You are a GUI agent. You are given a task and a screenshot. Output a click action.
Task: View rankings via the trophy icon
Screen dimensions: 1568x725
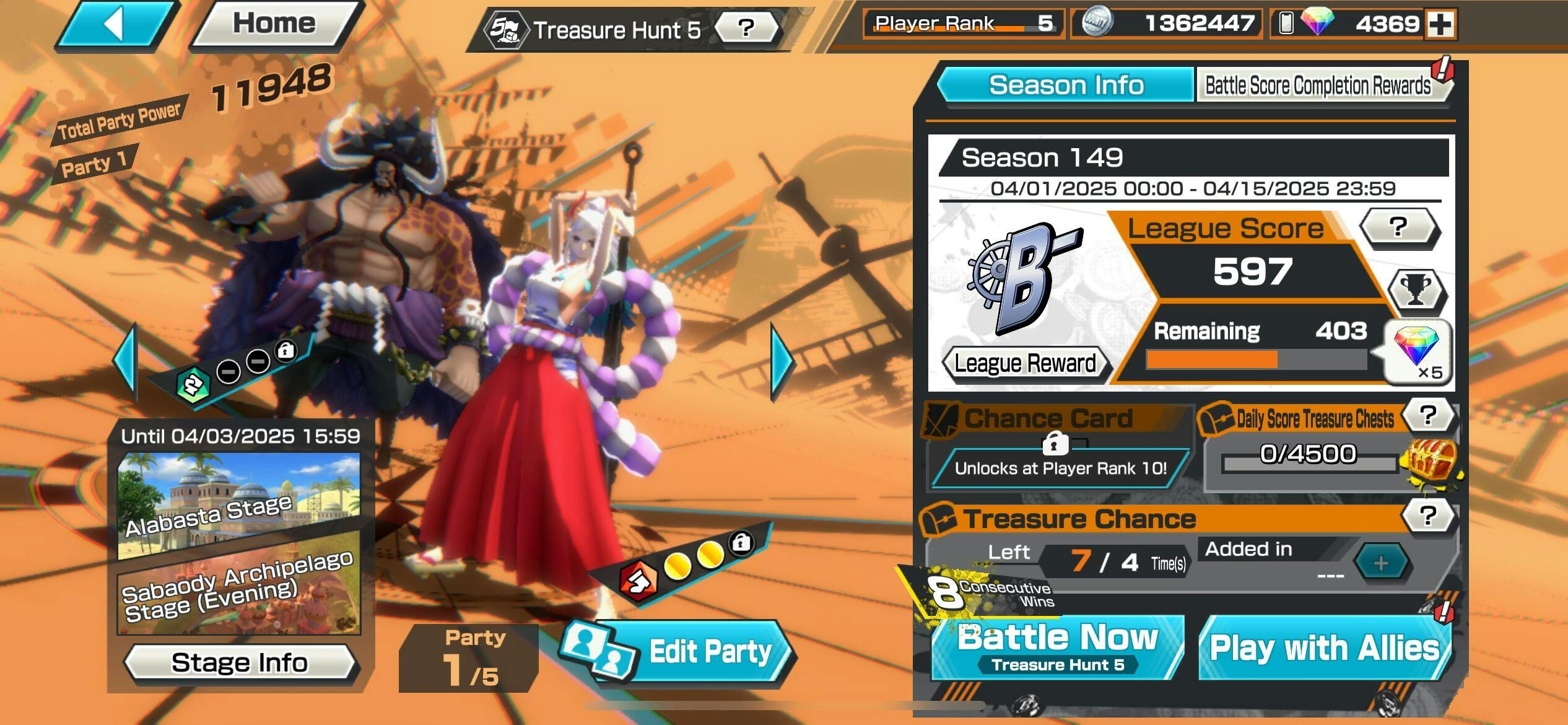coord(1416,291)
